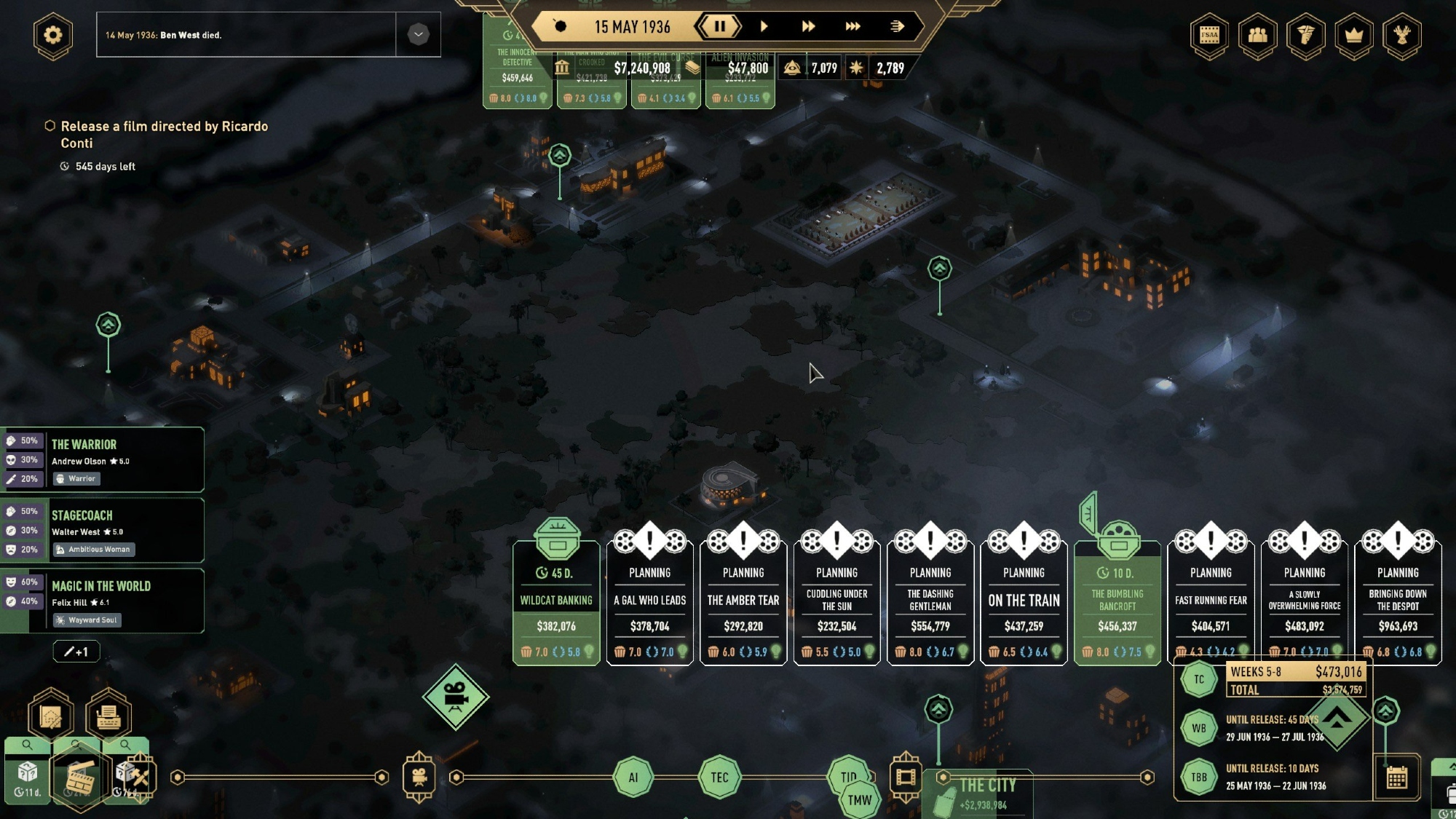Open the crown icon menu
1456x819 pixels.
pyautogui.click(x=1353, y=35)
